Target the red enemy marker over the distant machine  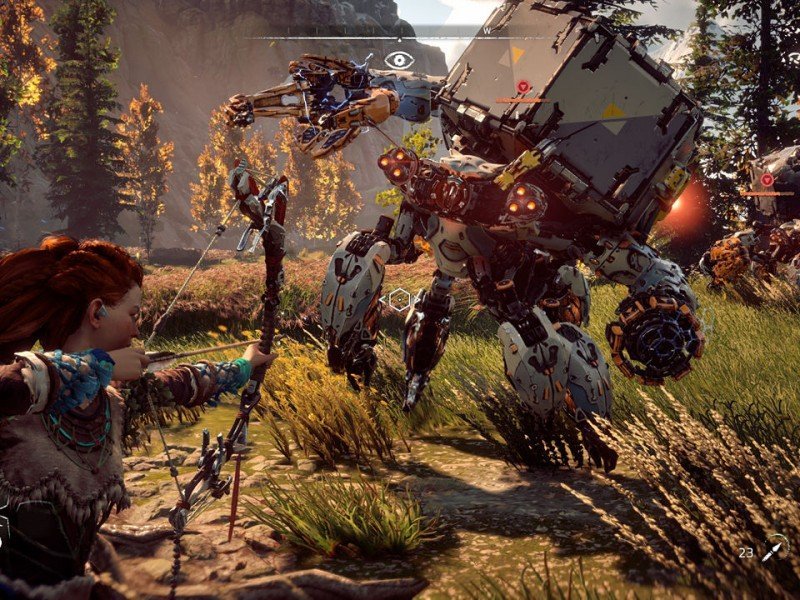767,180
